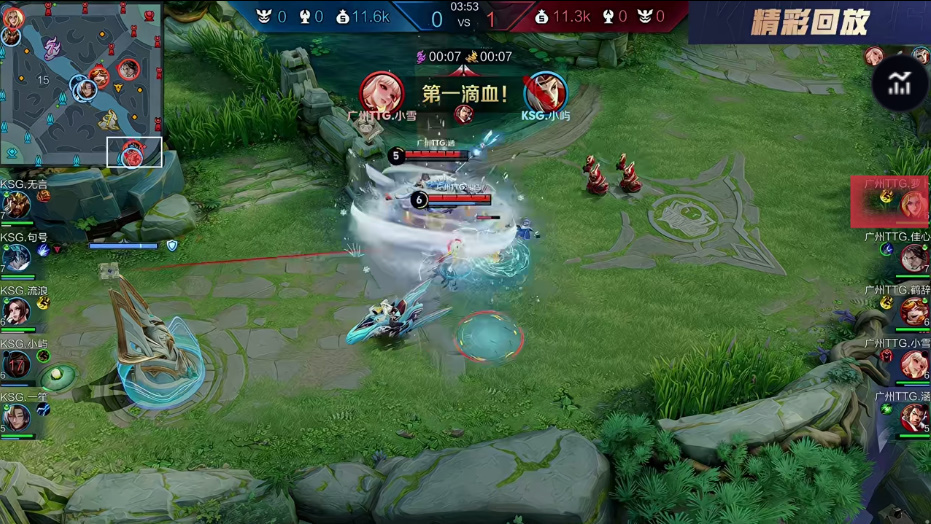Select 广州TTG.佳心's hero portrait

pyautogui.click(x=913, y=259)
